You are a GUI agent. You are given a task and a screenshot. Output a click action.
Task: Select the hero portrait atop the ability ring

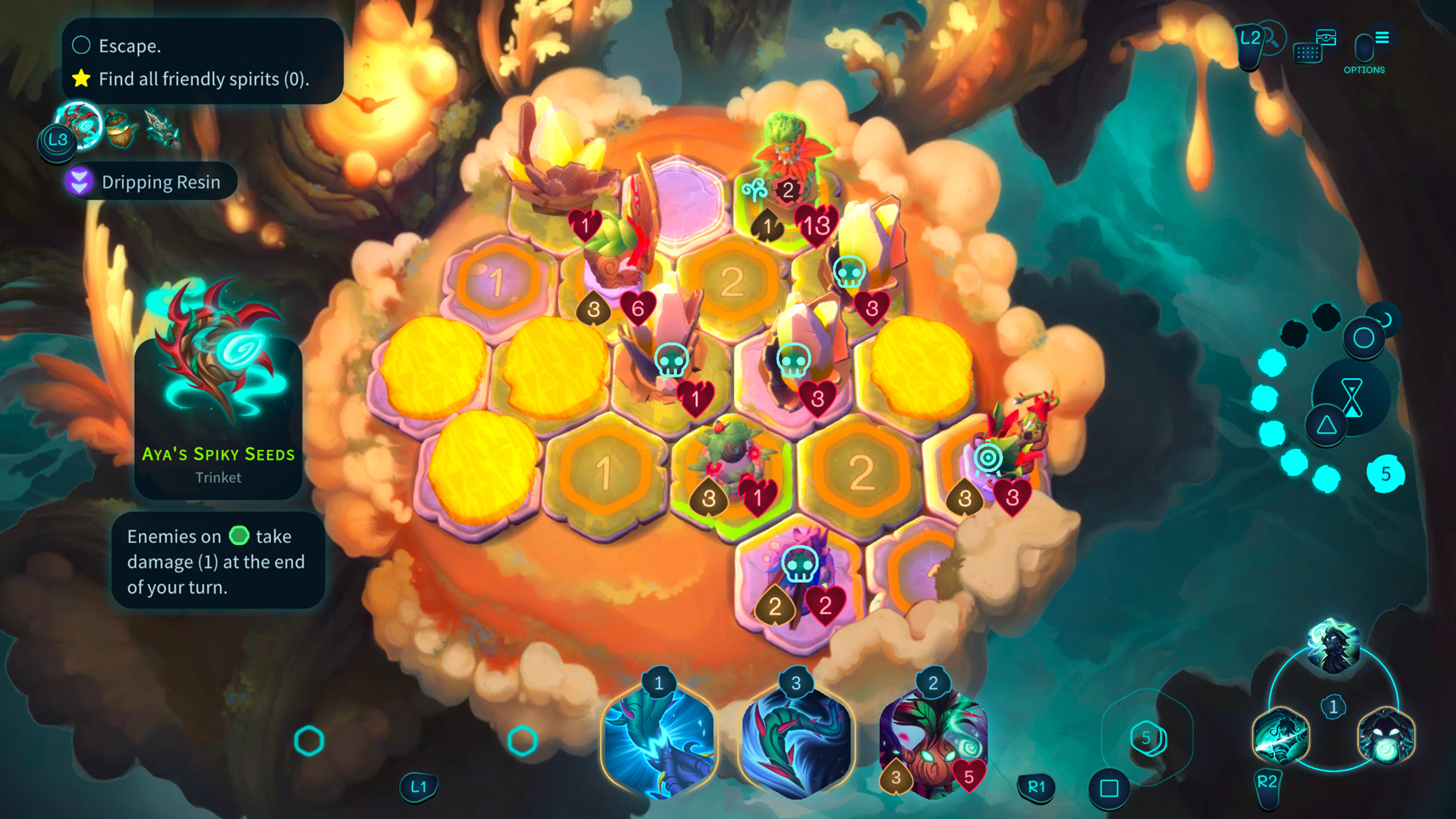pyautogui.click(x=1333, y=646)
